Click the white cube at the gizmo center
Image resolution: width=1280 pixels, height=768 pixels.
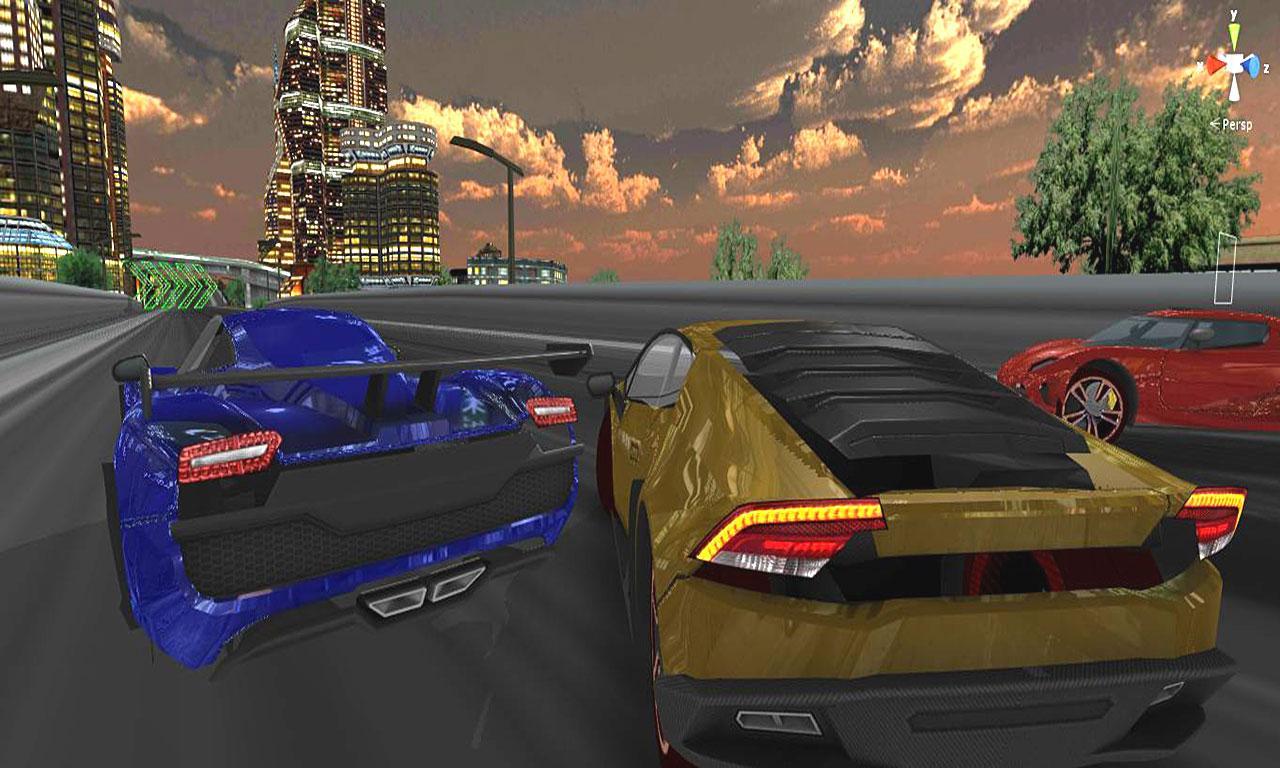[x=1235, y=62]
